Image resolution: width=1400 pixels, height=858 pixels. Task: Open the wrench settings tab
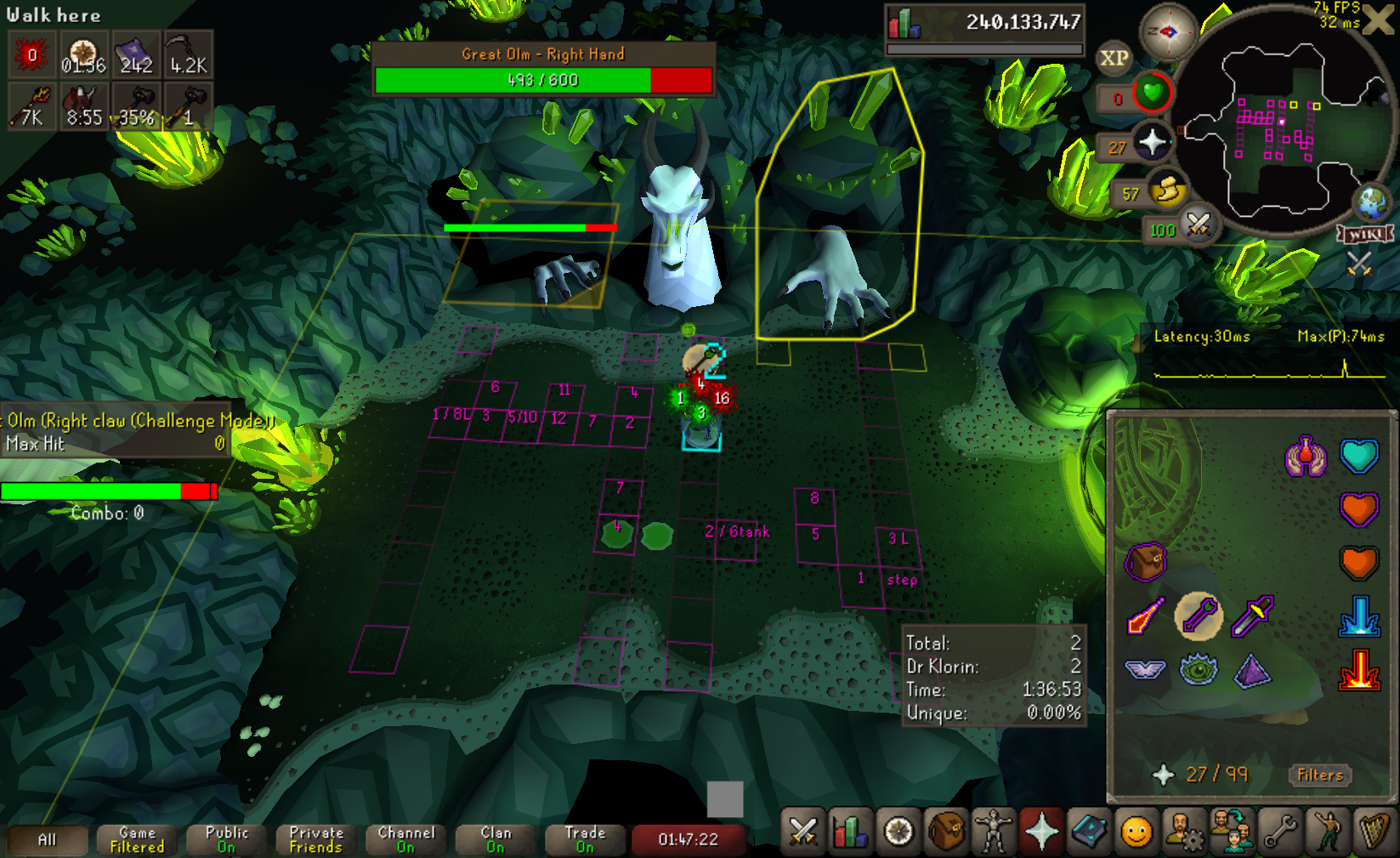[x=1279, y=831]
